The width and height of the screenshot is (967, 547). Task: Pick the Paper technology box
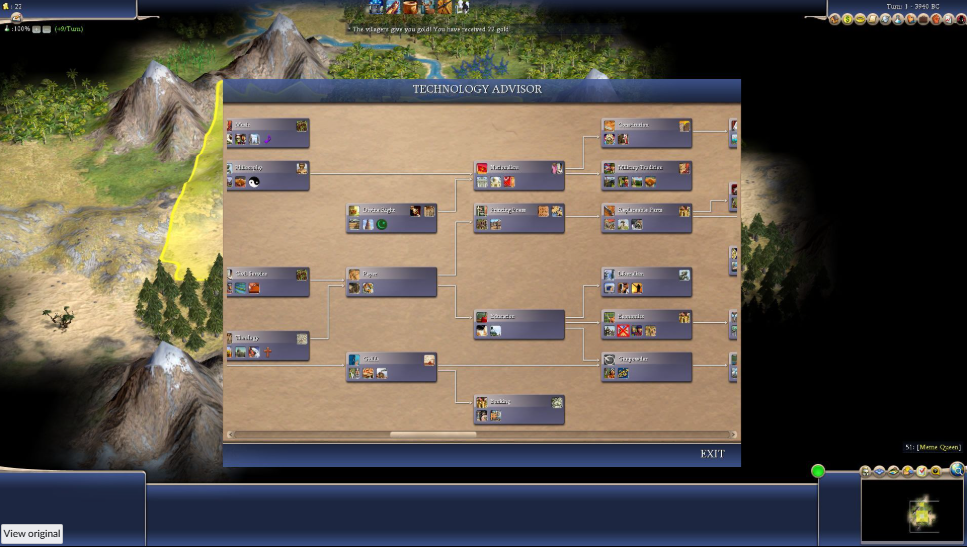pyautogui.click(x=392, y=281)
